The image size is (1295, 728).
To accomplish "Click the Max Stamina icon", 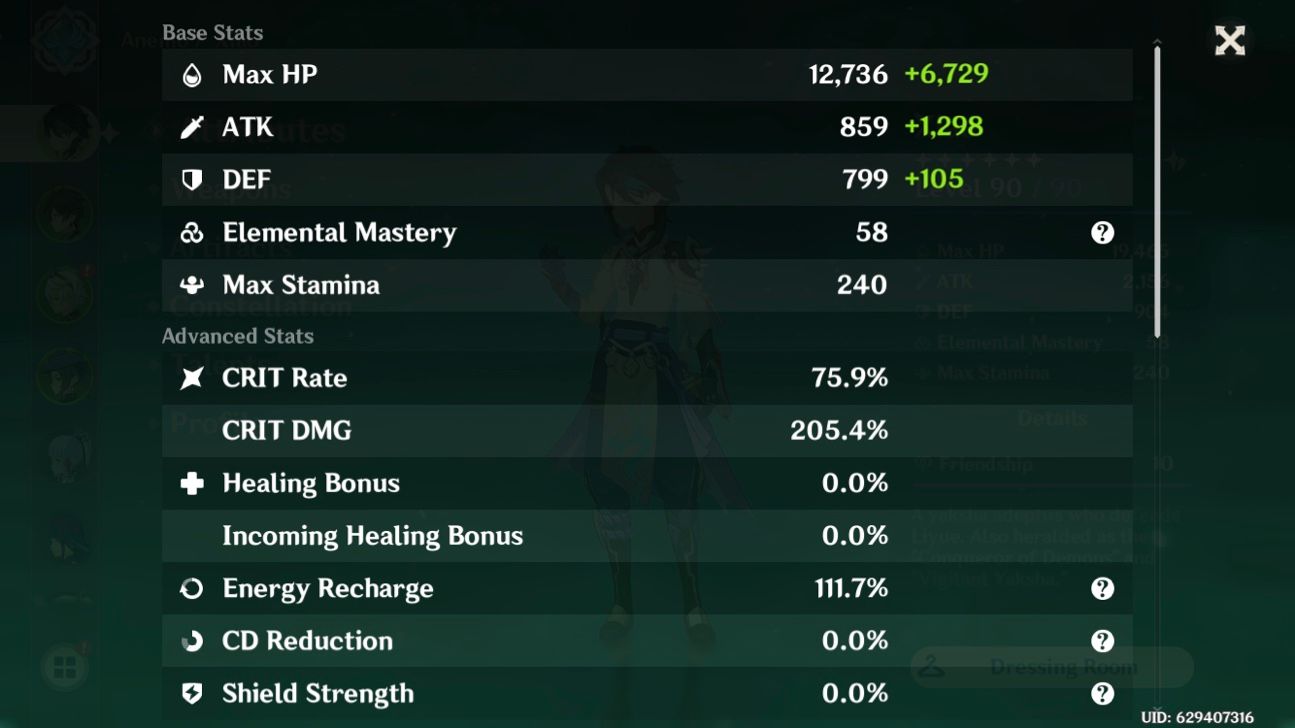I will point(190,285).
